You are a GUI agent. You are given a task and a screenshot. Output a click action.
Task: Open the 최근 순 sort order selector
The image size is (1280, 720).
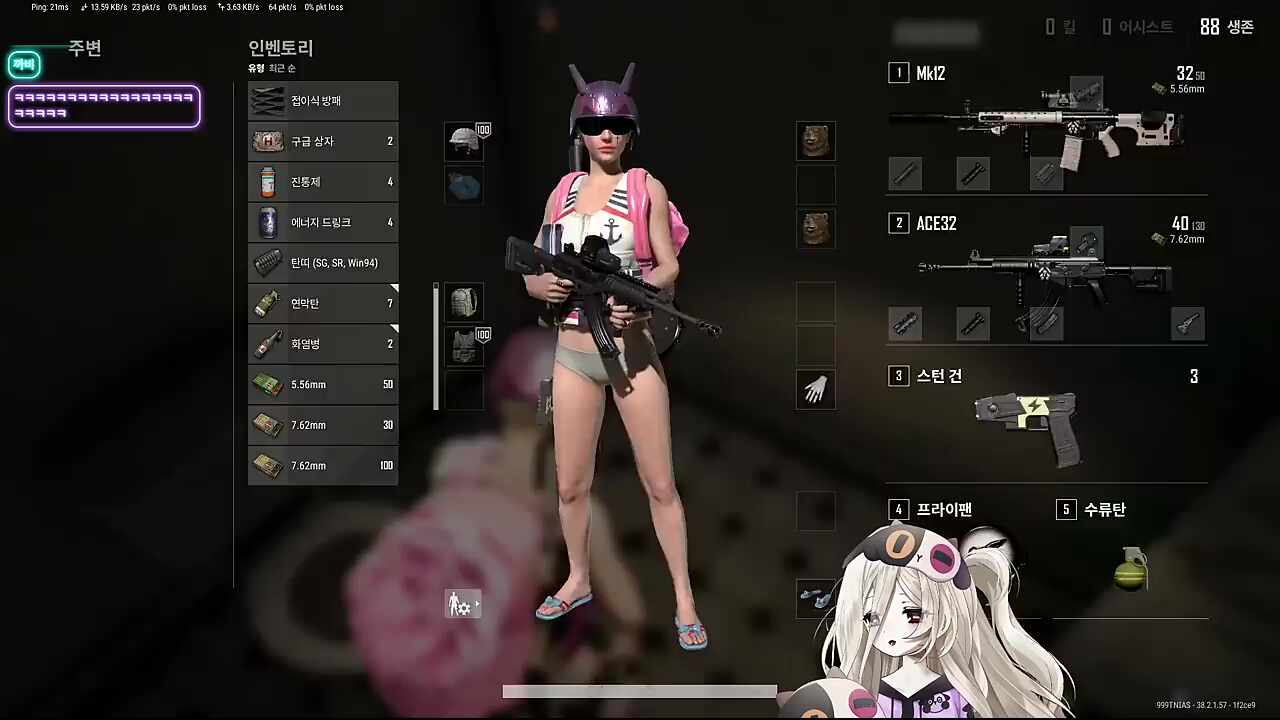[281, 68]
